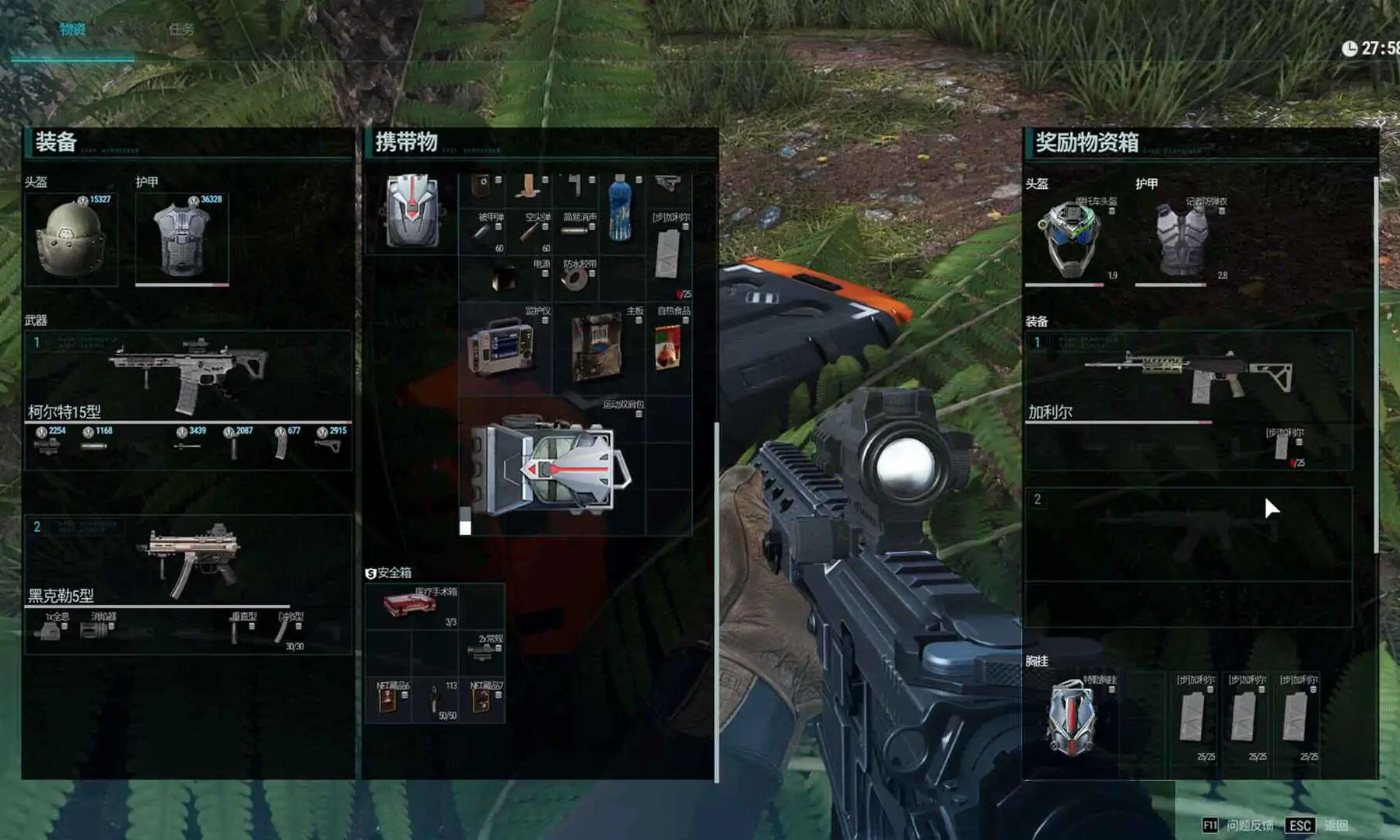Choose the 运动双肩包 backpack item
Screen dimensions: 1400x840
tap(552, 465)
